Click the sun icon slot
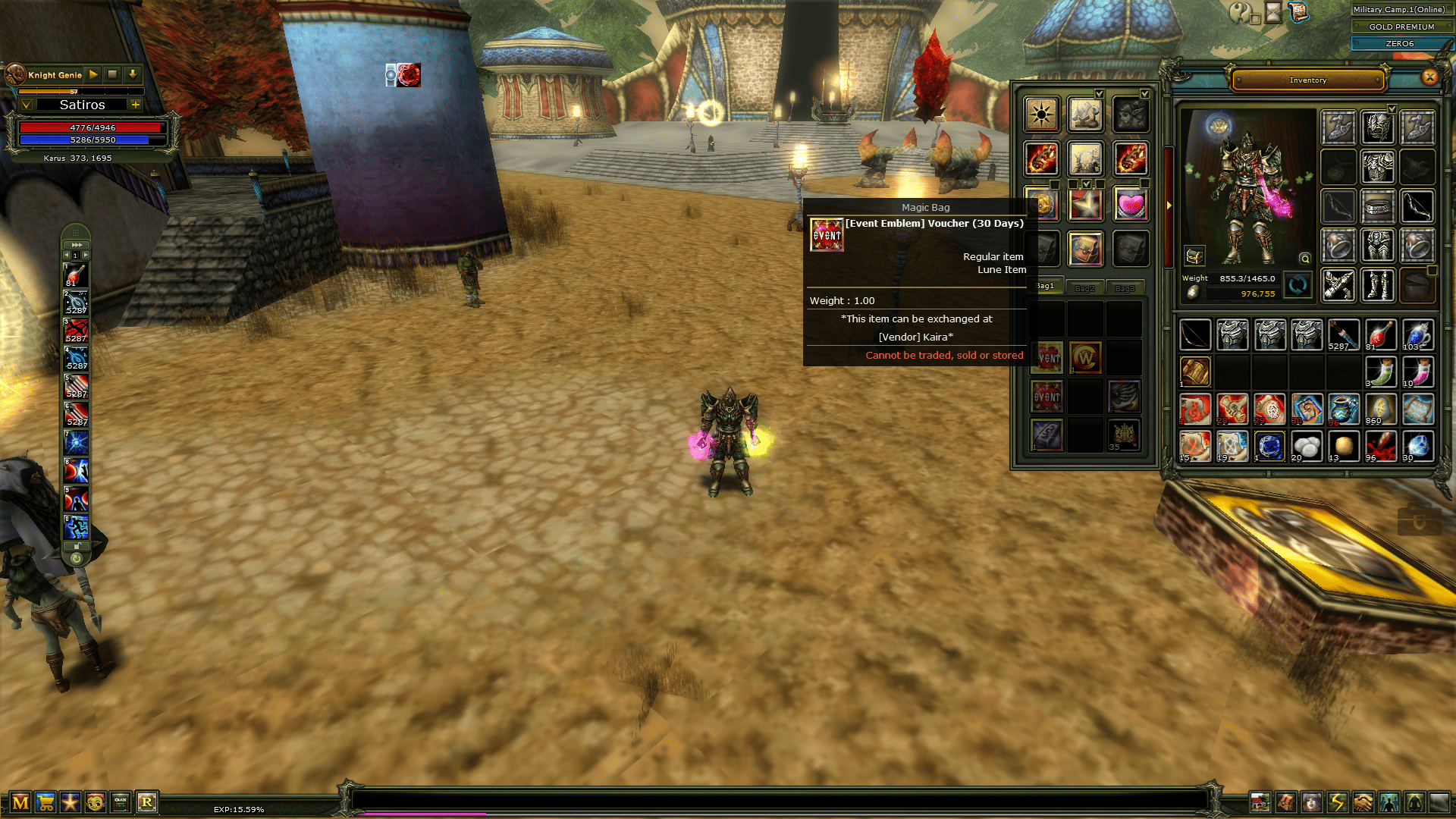Screen dimensions: 1456x819 pos(1041,115)
